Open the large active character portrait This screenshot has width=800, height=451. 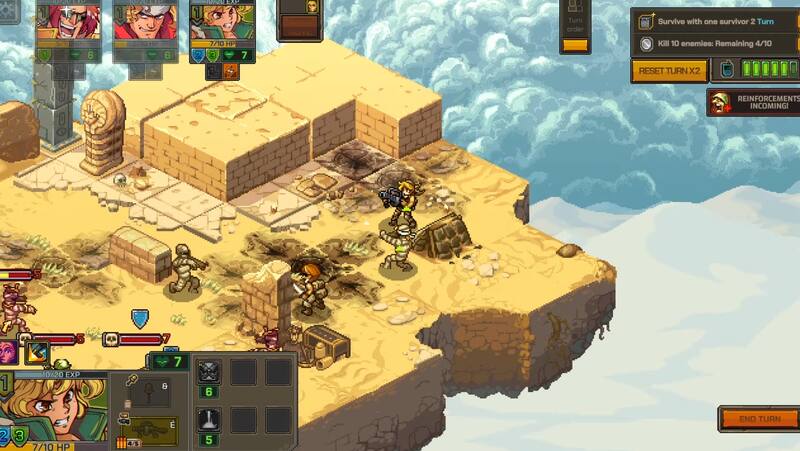coord(57,410)
